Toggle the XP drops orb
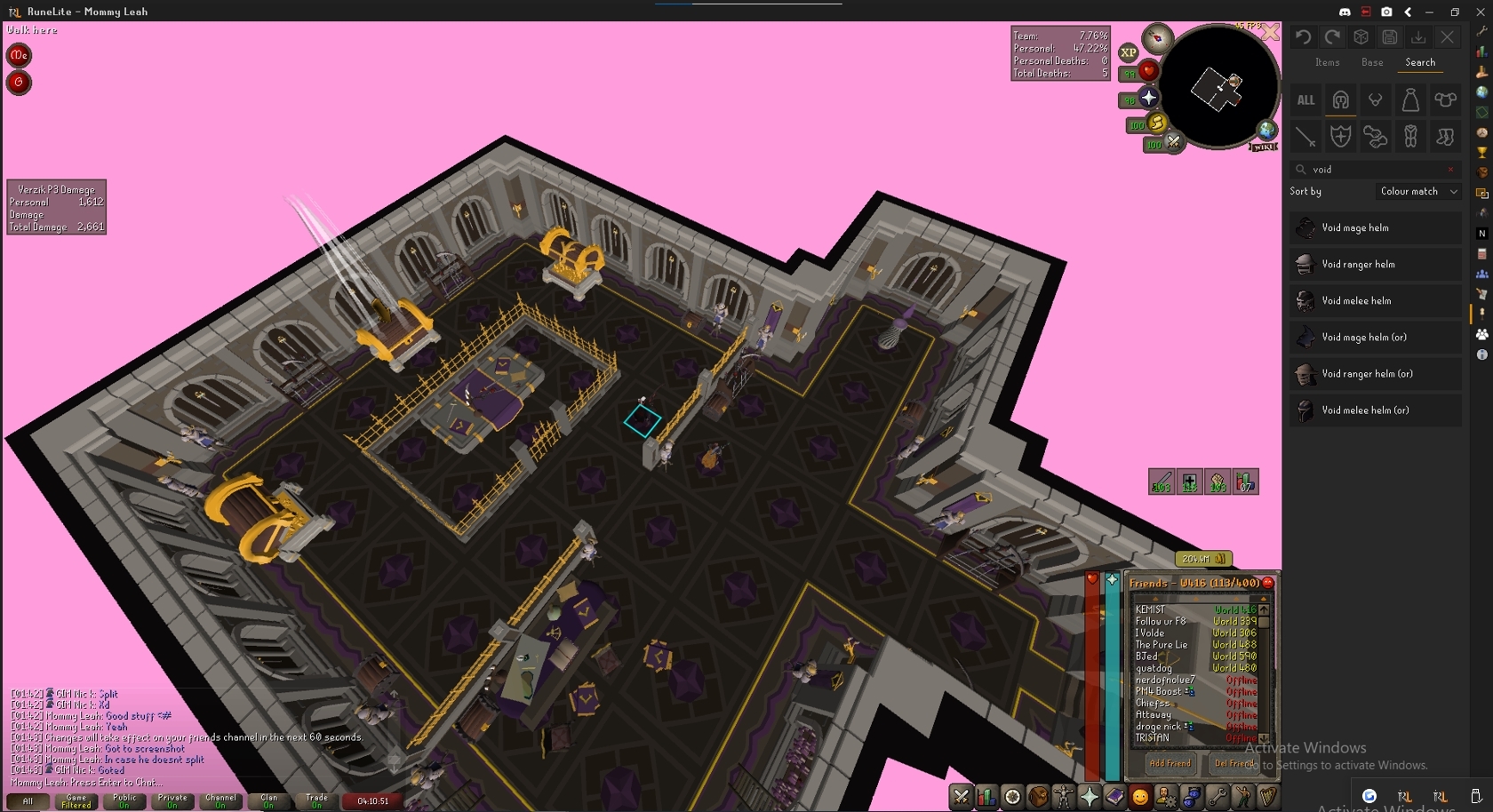Viewport: 1493px width, 812px height. point(1129,52)
